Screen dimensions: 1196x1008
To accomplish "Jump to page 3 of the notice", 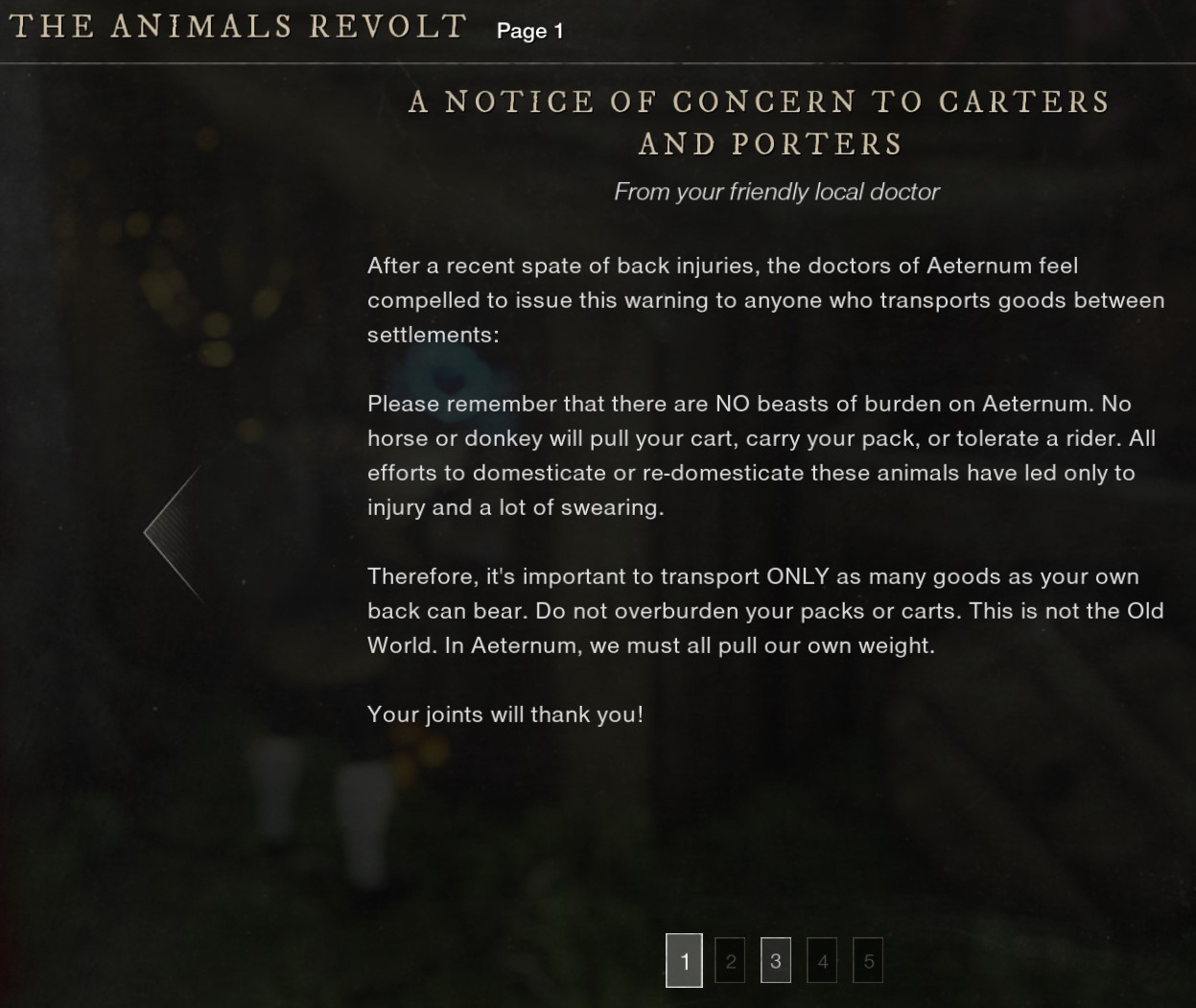I will pos(776,961).
